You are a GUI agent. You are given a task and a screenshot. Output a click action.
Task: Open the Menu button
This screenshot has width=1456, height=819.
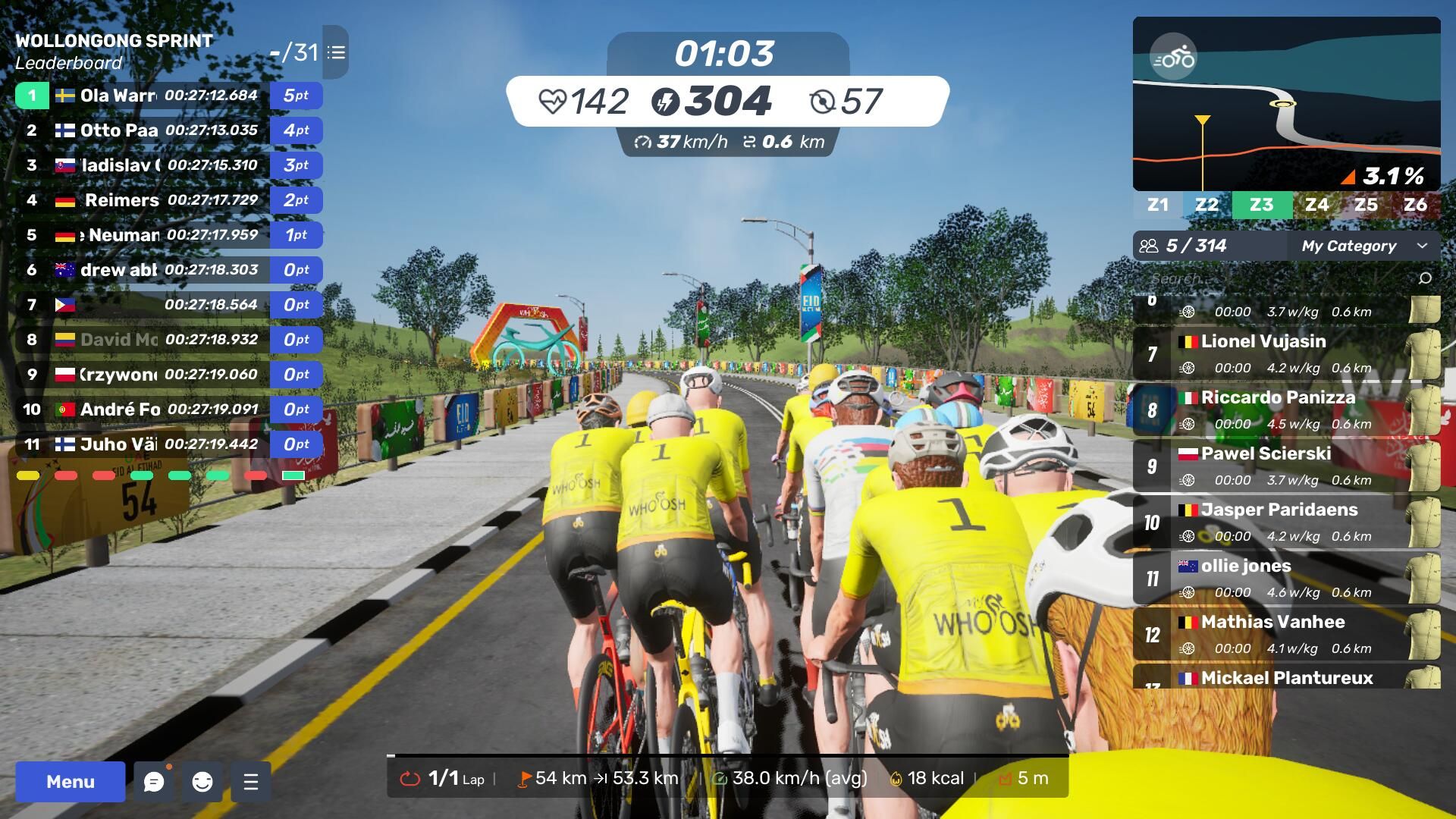70,782
